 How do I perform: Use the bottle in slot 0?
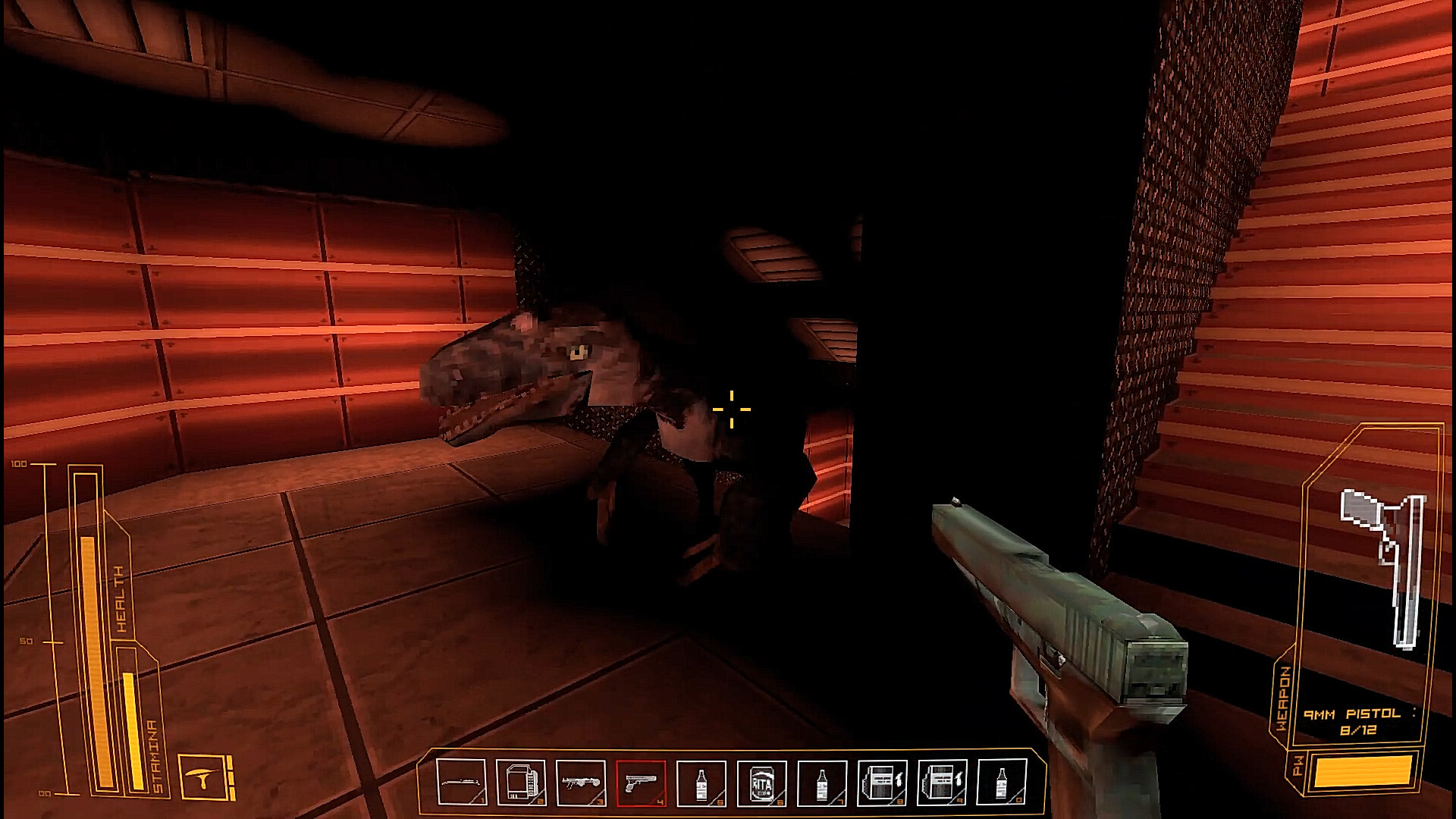tap(1002, 783)
